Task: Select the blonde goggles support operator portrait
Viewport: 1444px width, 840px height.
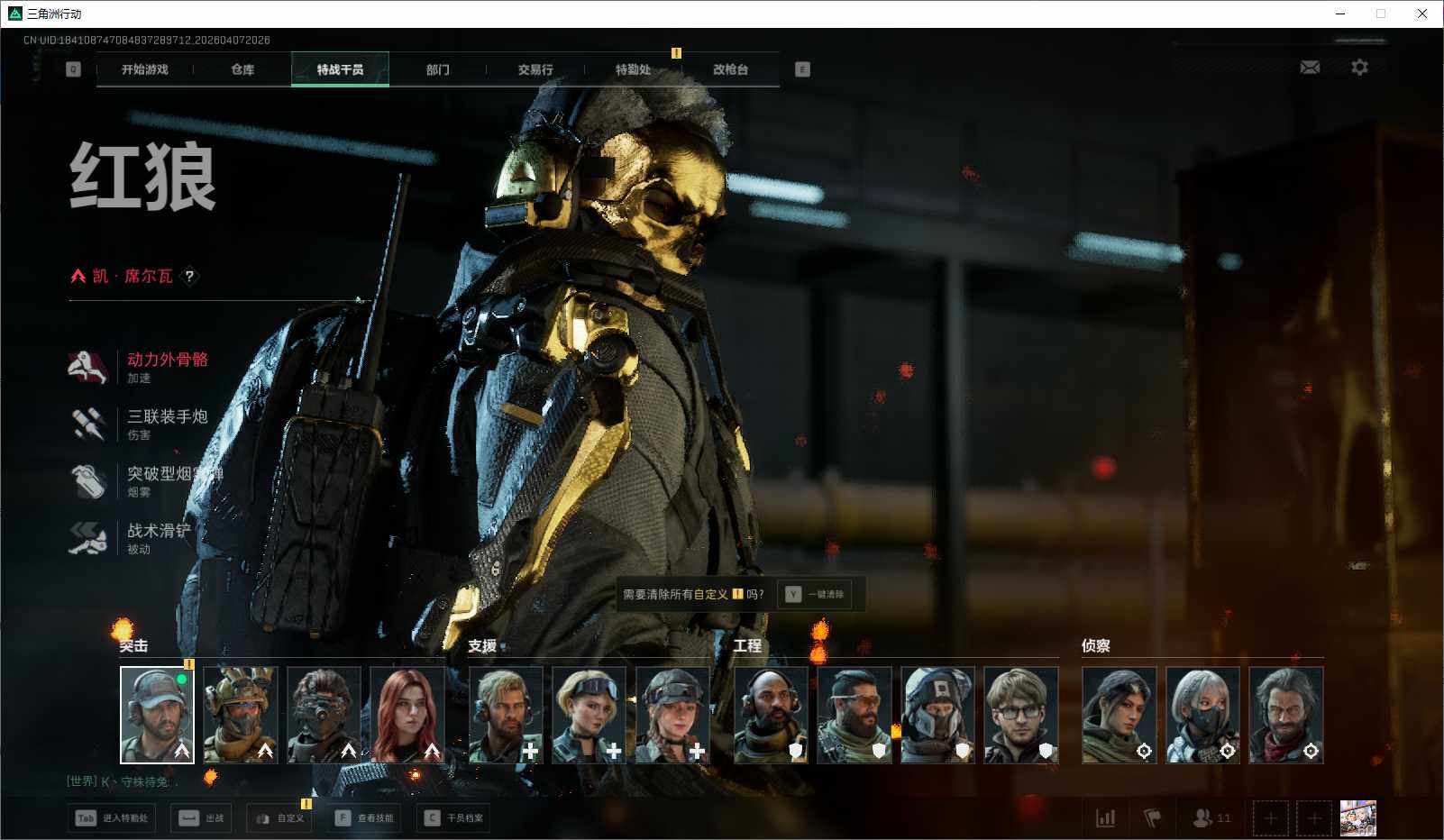Action: [589, 714]
